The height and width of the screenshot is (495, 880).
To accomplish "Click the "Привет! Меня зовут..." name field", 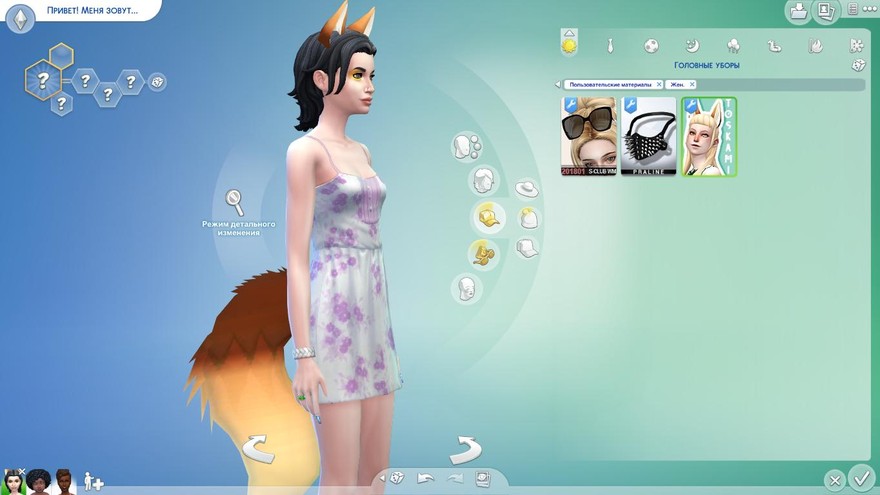I will point(92,11).
